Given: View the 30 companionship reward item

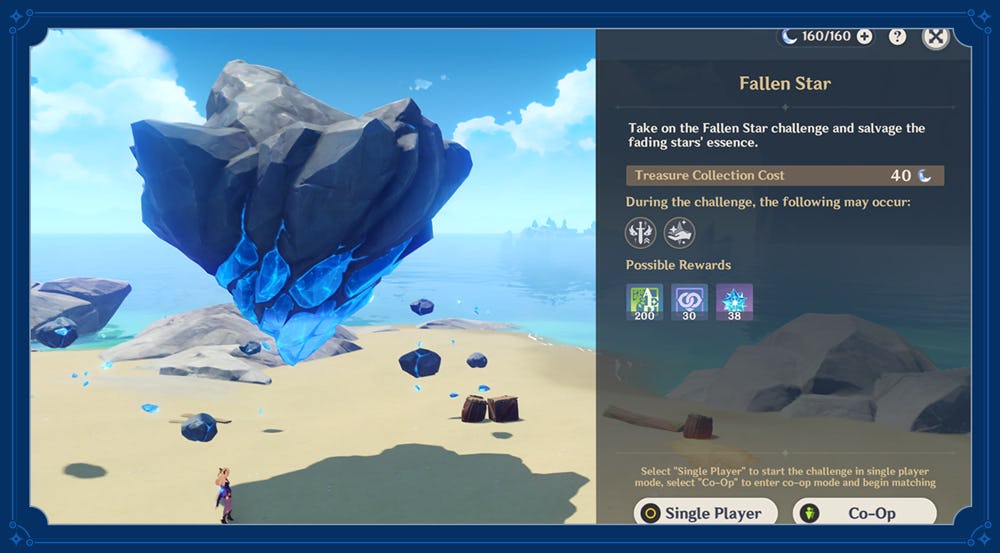Looking at the screenshot, I should [689, 302].
